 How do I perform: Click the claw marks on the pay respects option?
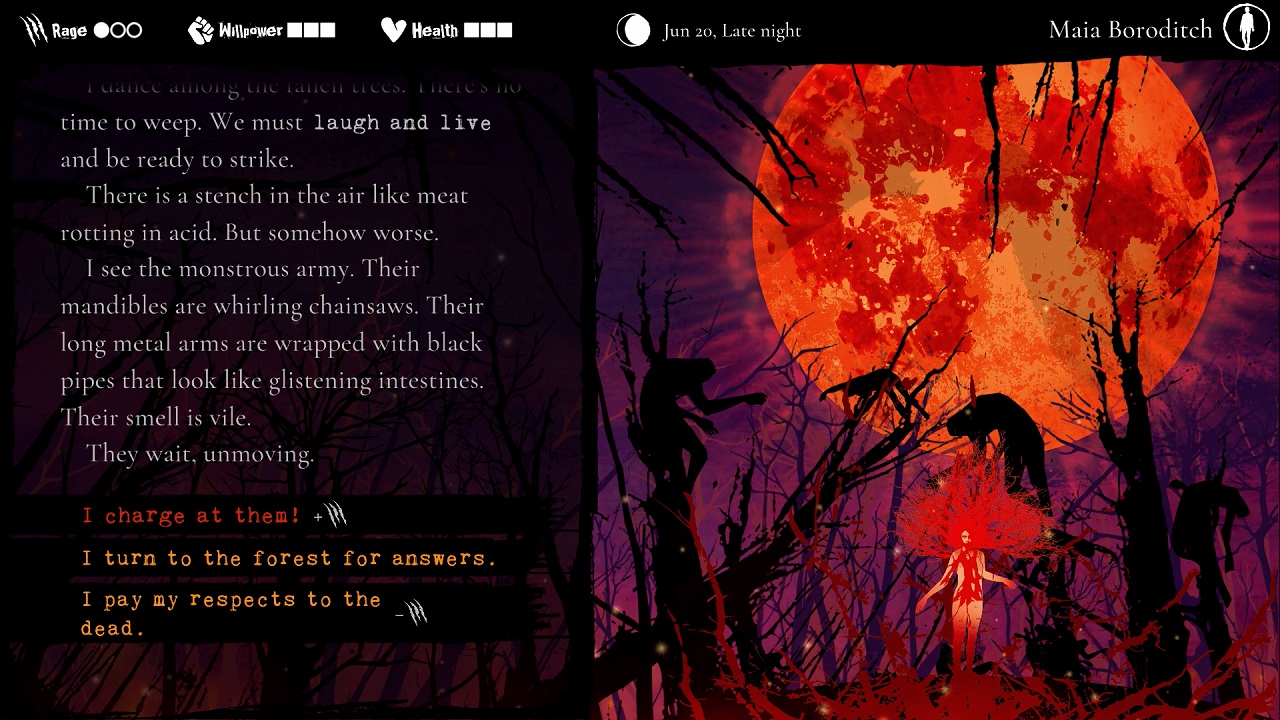(x=417, y=612)
